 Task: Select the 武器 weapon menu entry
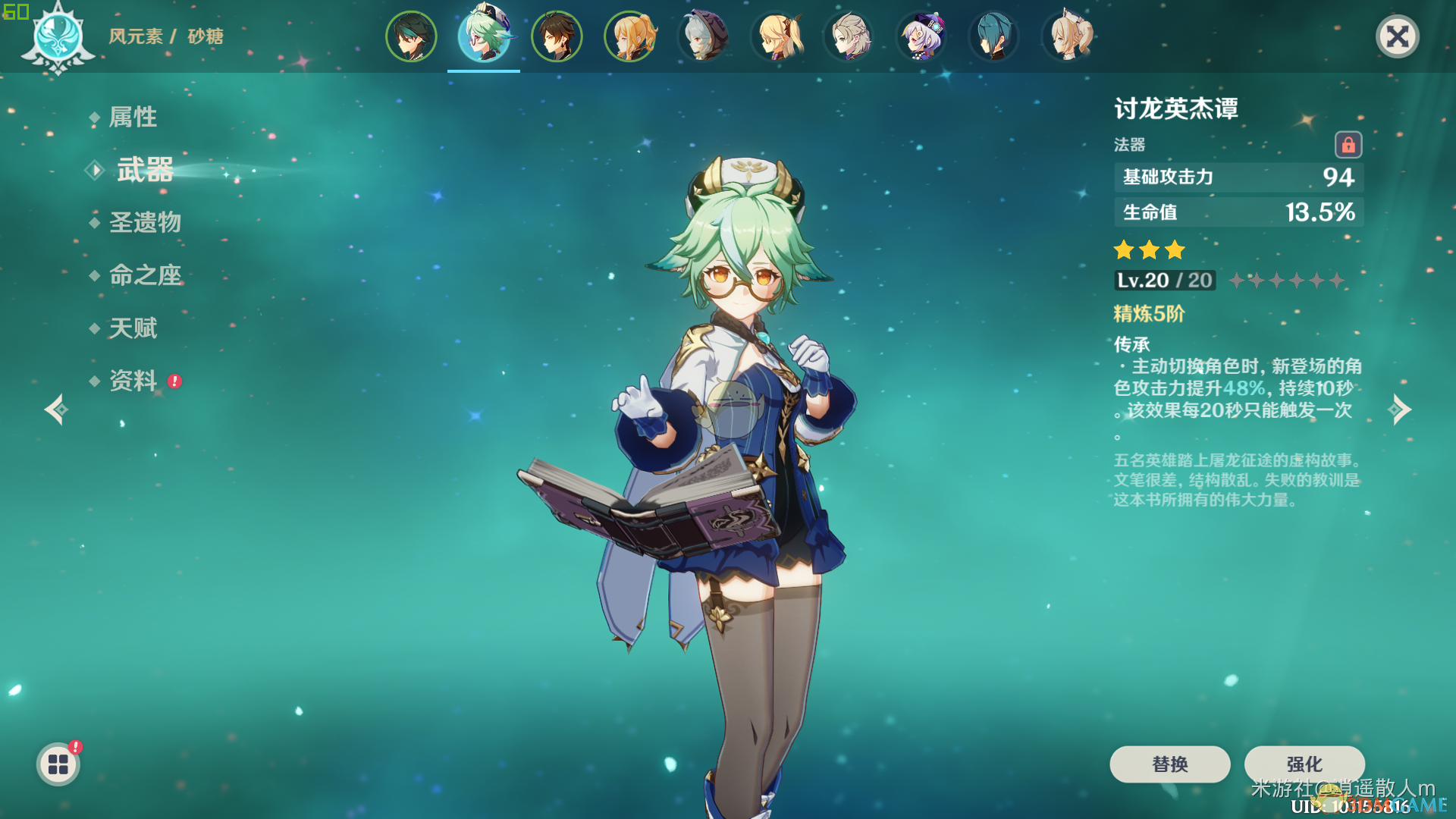[x=145, y=170]
